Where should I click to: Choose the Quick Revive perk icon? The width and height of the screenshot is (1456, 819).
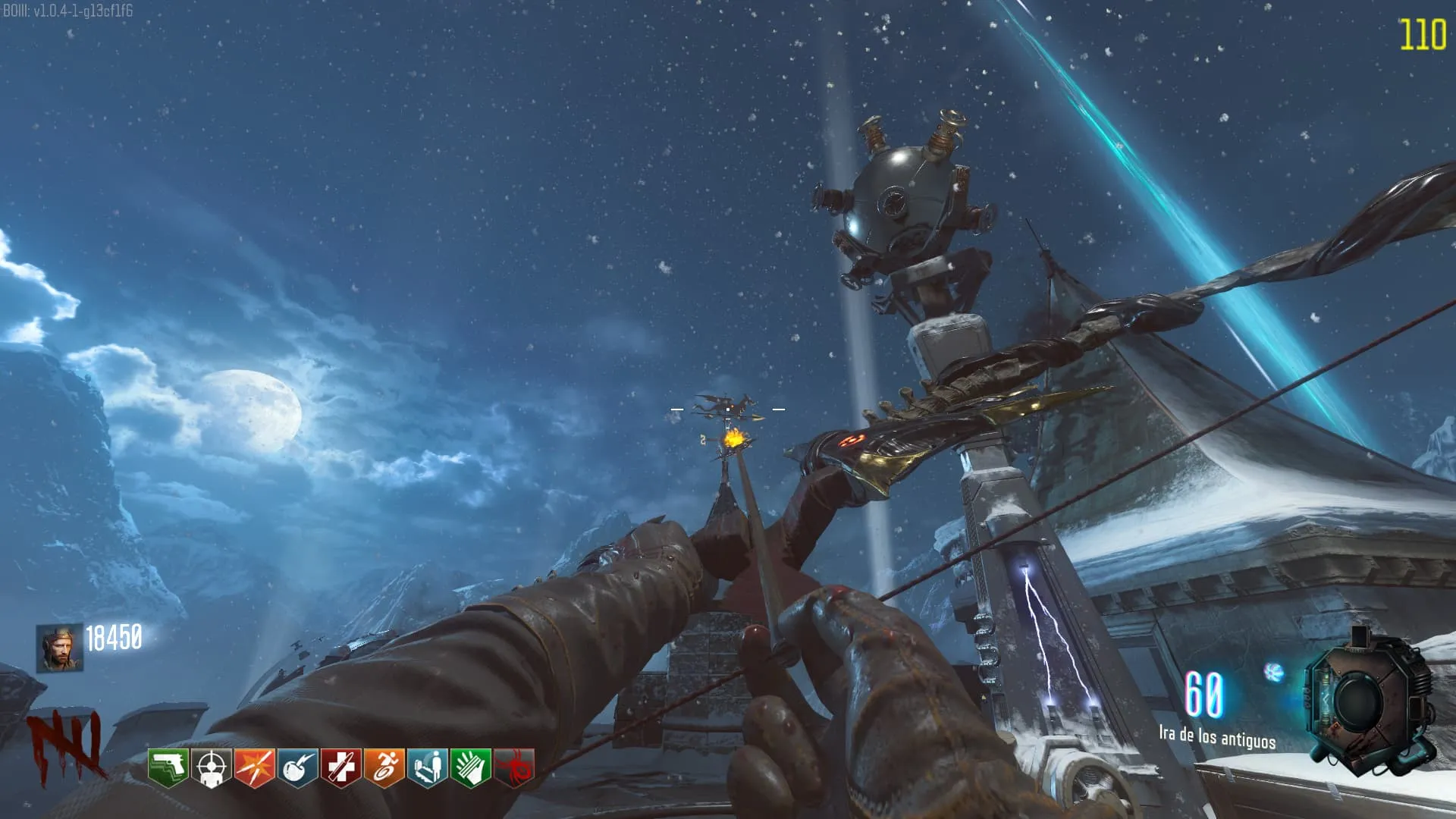[427, 767]
